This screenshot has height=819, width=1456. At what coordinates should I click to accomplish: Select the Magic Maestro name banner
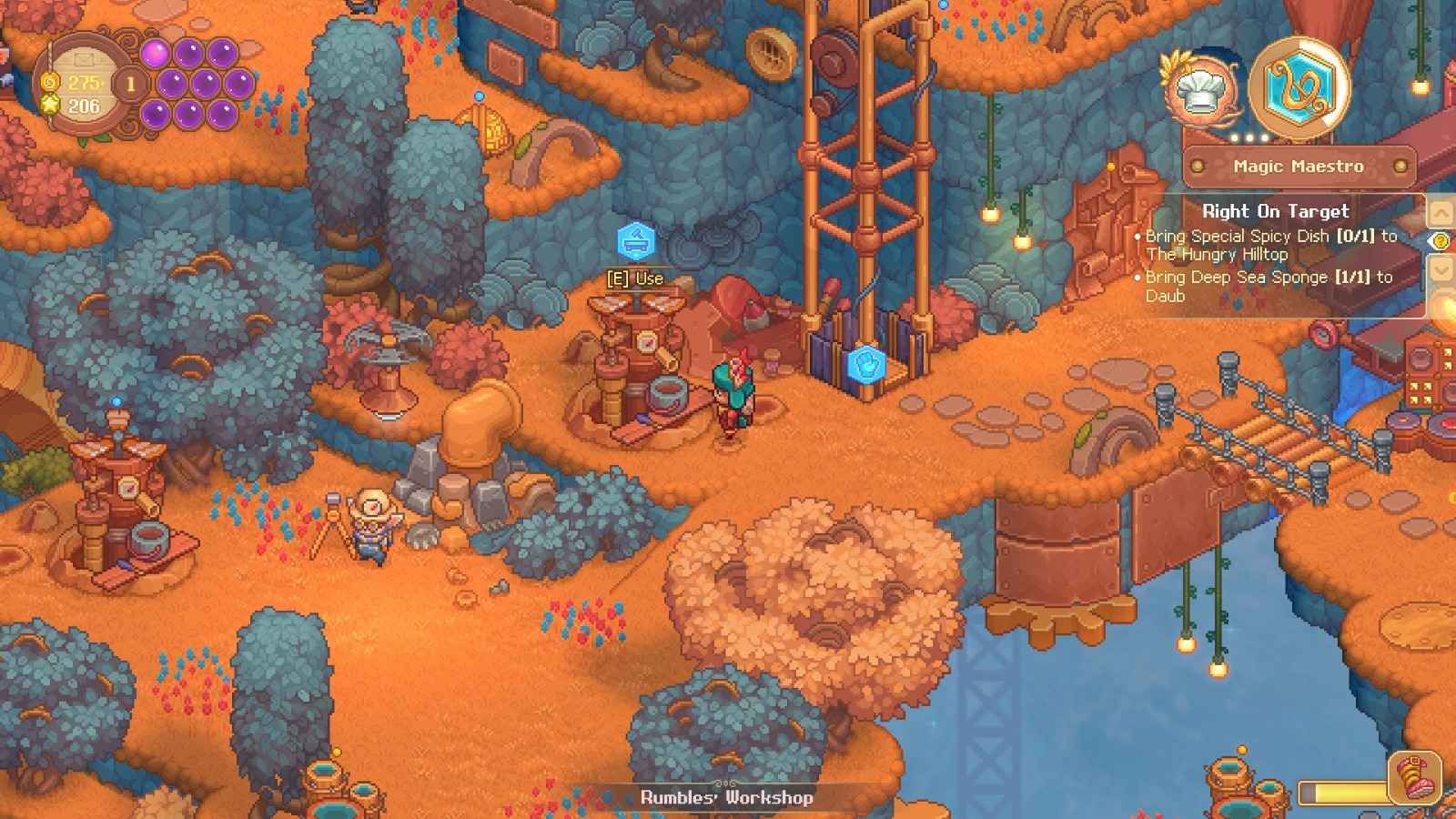click(x=1299, y=167)
